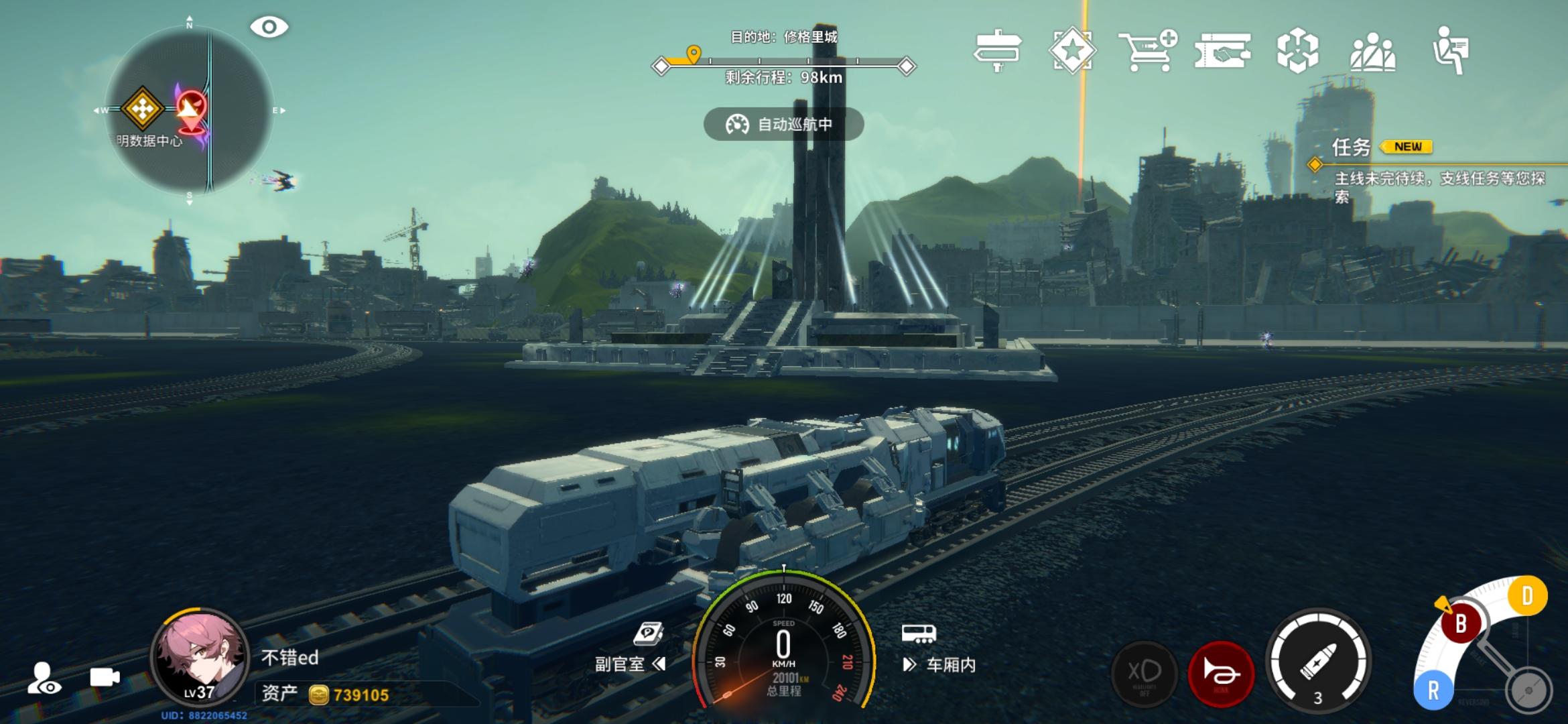Fire the bullet weapon button

tap(1318, 662)
